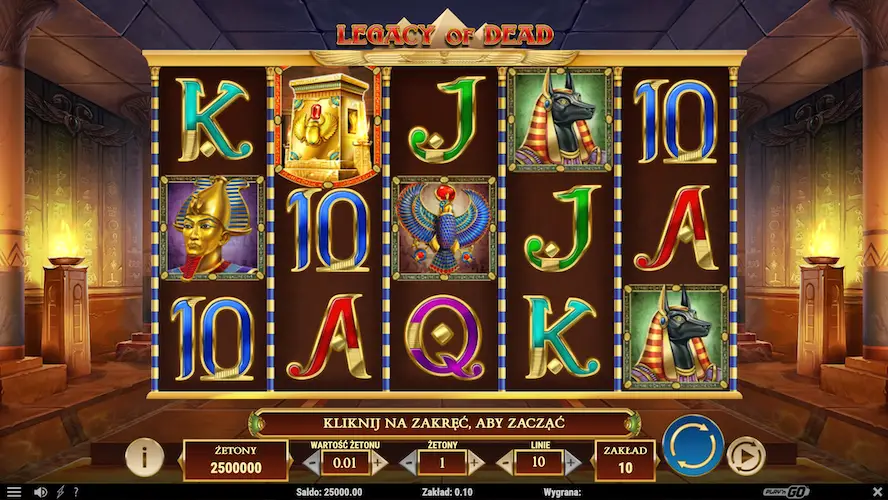Viewport: 888px width, 500px height.
Task: Lower the Żetony coins per line
Action: (x=409, y=462)
